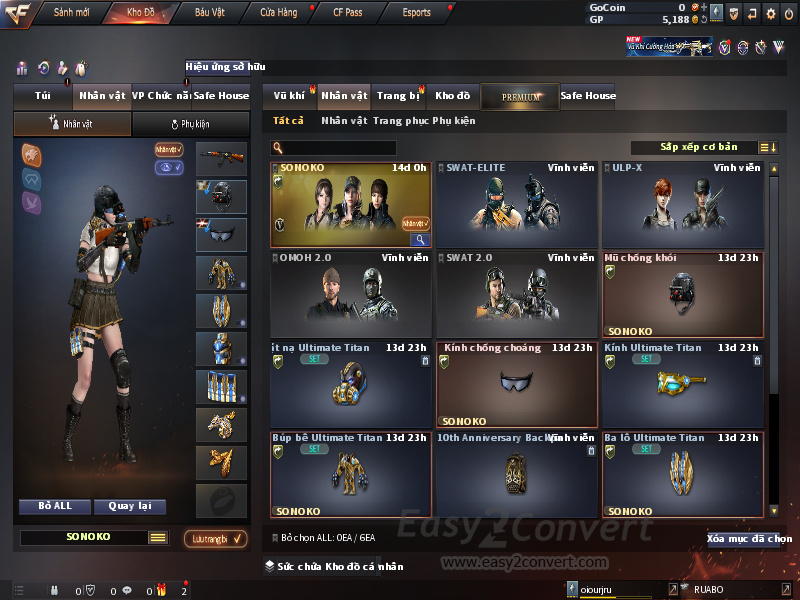Switch to the Vũ khí tab

(290, 96)
